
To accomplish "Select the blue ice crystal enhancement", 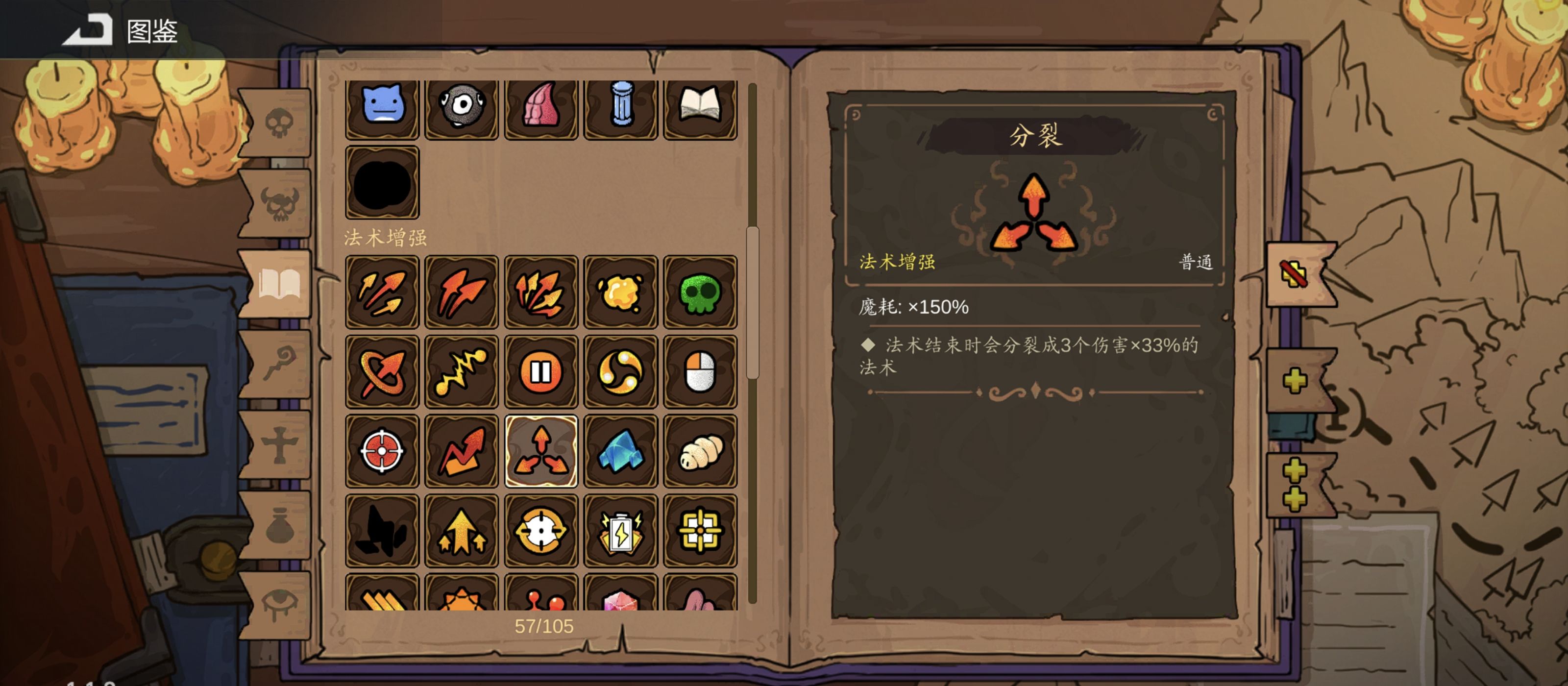I will [x=621, y=451].
